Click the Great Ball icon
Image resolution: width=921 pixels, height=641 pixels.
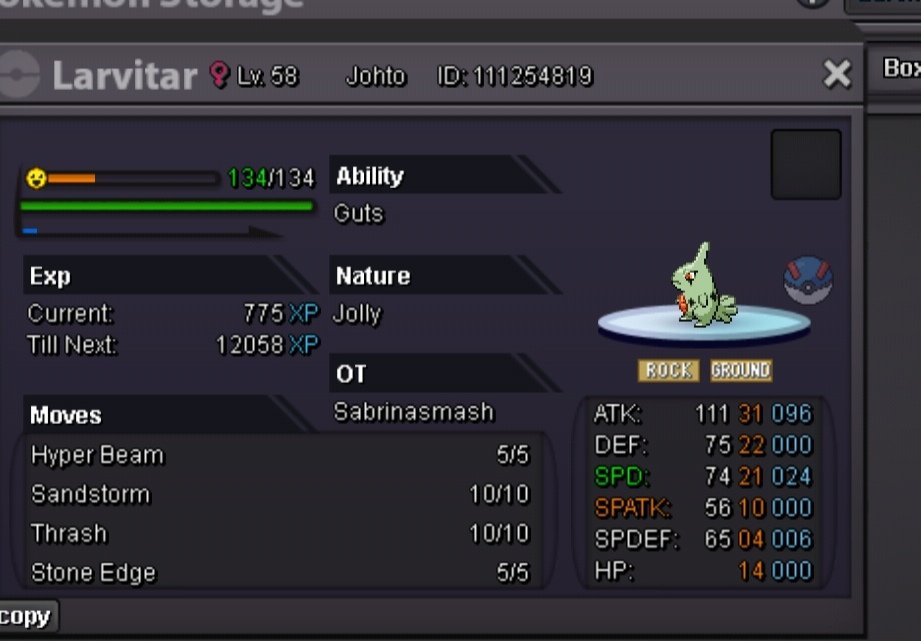pos(808,281)
